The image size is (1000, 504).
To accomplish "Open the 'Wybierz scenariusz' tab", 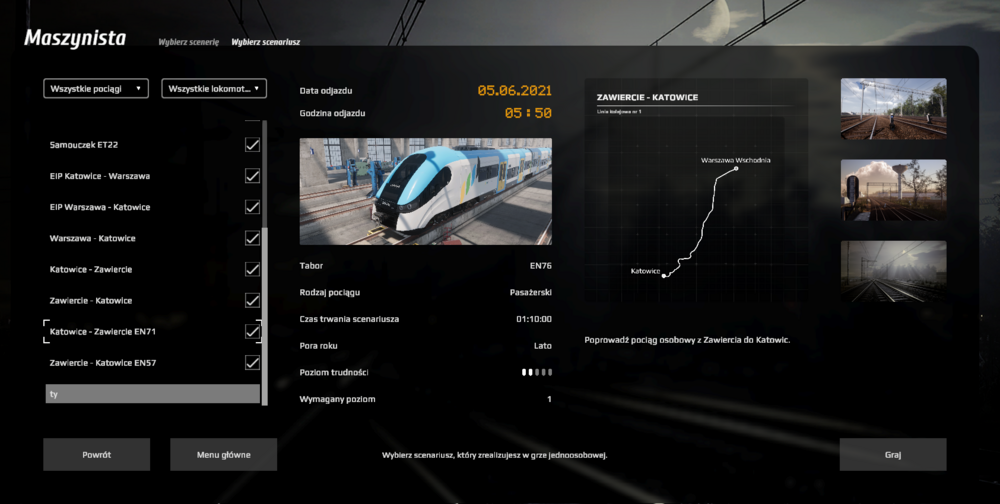I will pyautogui.click(x=265, y=43).
